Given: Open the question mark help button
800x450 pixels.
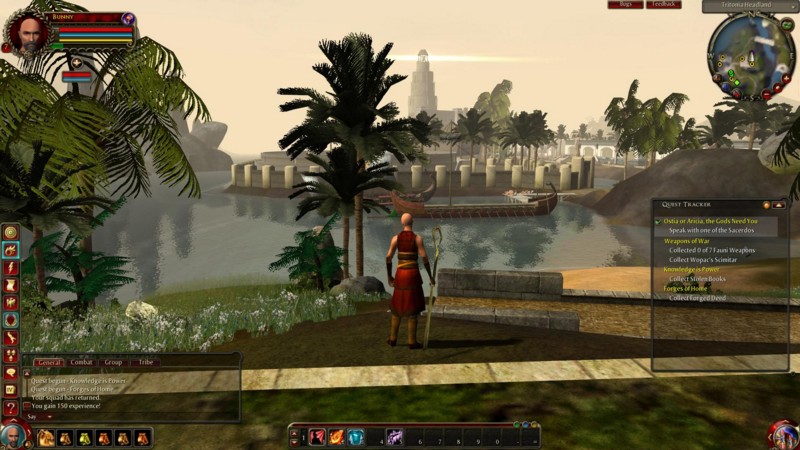Looking at the screenshot, I should [x=10, y=407].
